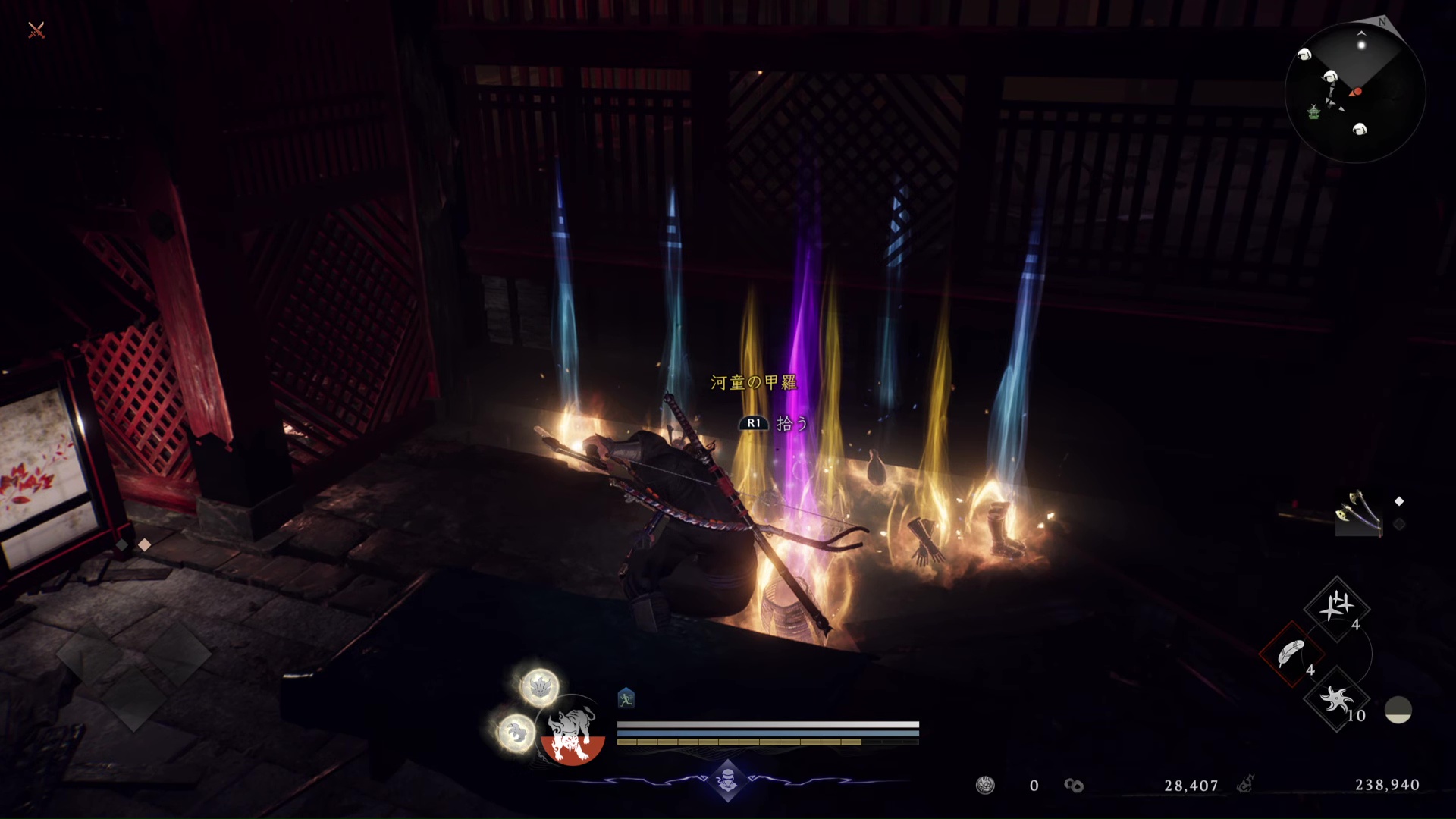
Task: Activate the lower glowing soul core orb
Action: point(516,733)
